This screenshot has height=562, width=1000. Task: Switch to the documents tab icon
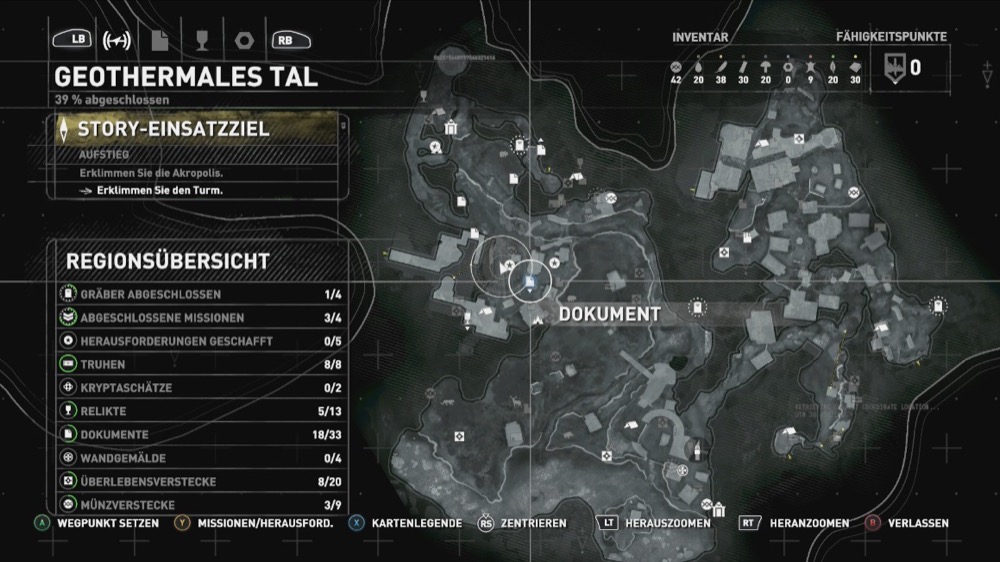pos(159,41)
